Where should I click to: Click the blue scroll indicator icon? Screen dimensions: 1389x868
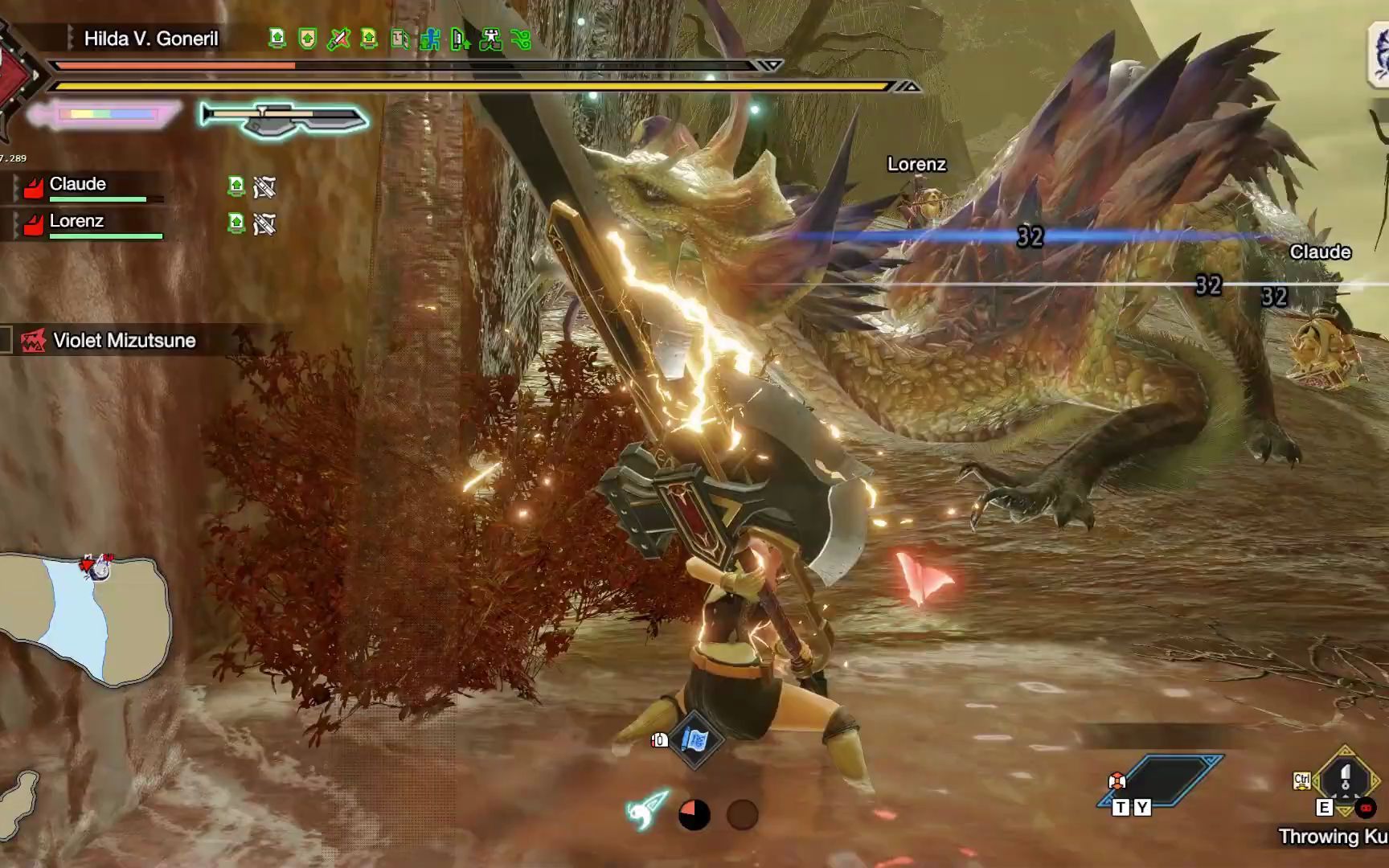694,740
